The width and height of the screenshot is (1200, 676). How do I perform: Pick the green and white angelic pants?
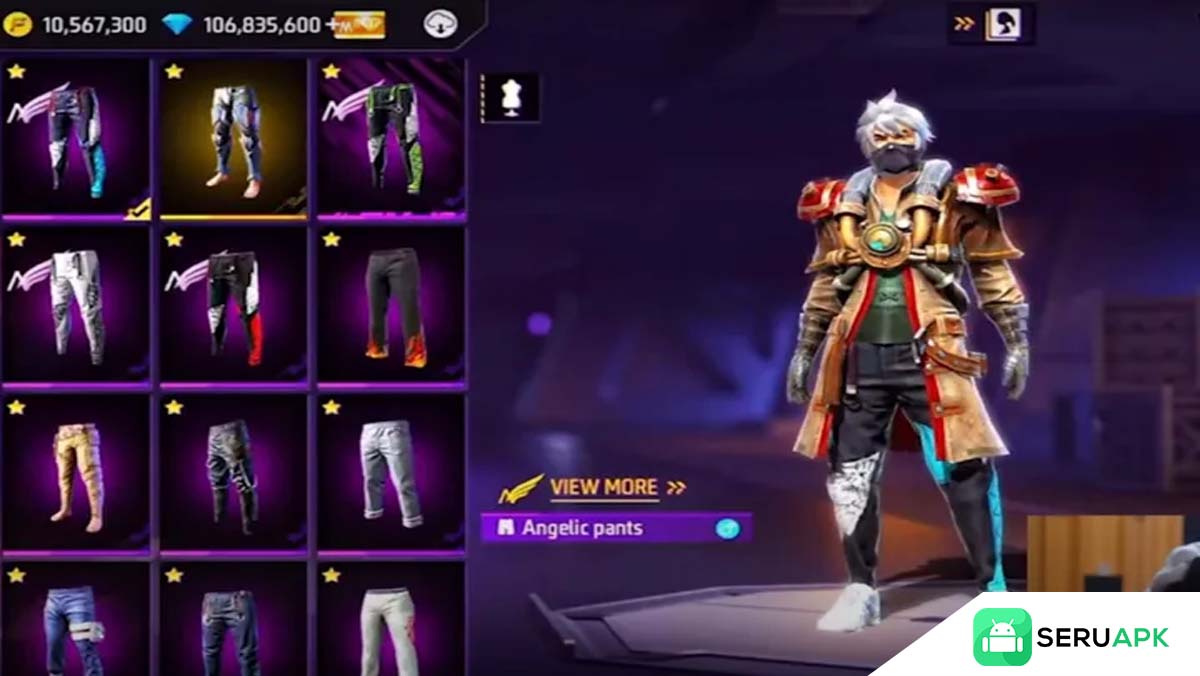[391, 138]
